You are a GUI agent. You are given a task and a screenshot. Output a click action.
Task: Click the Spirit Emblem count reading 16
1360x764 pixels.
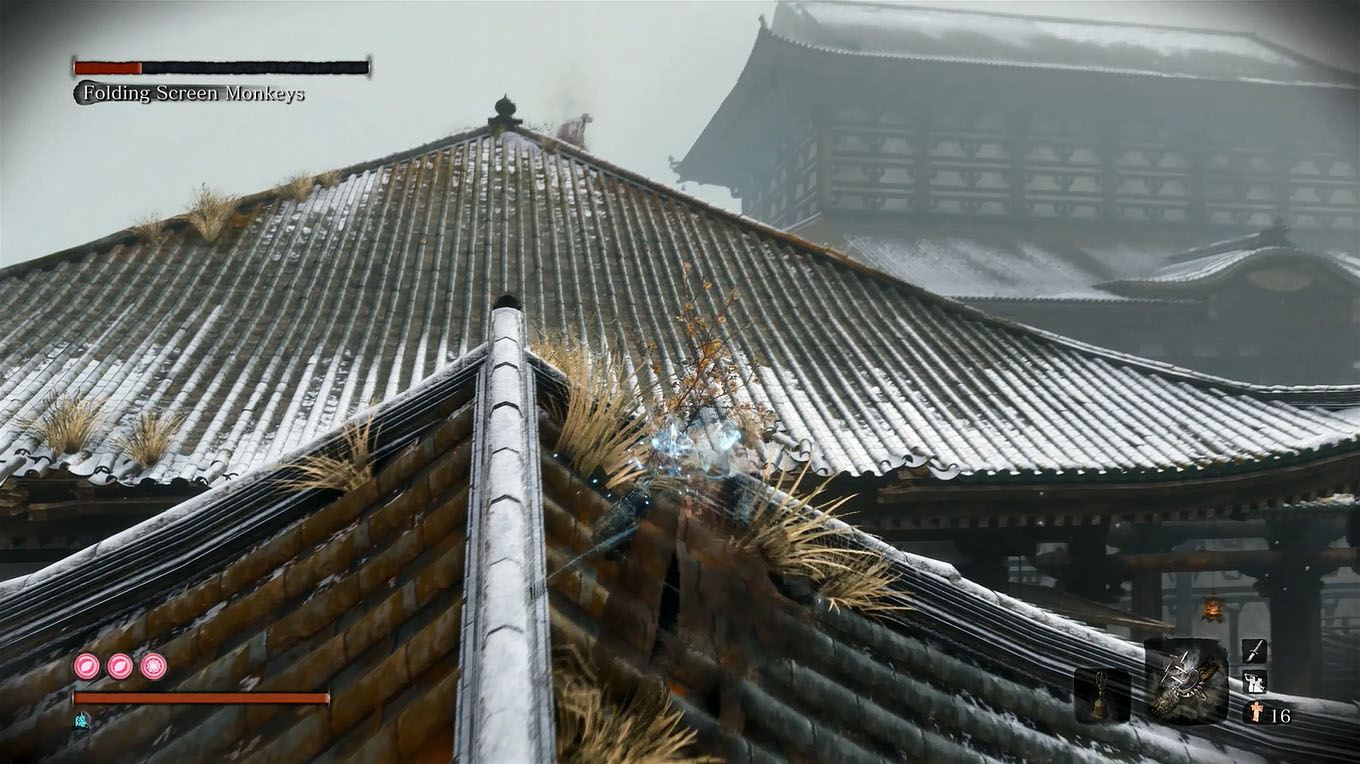click(1282, 712)
